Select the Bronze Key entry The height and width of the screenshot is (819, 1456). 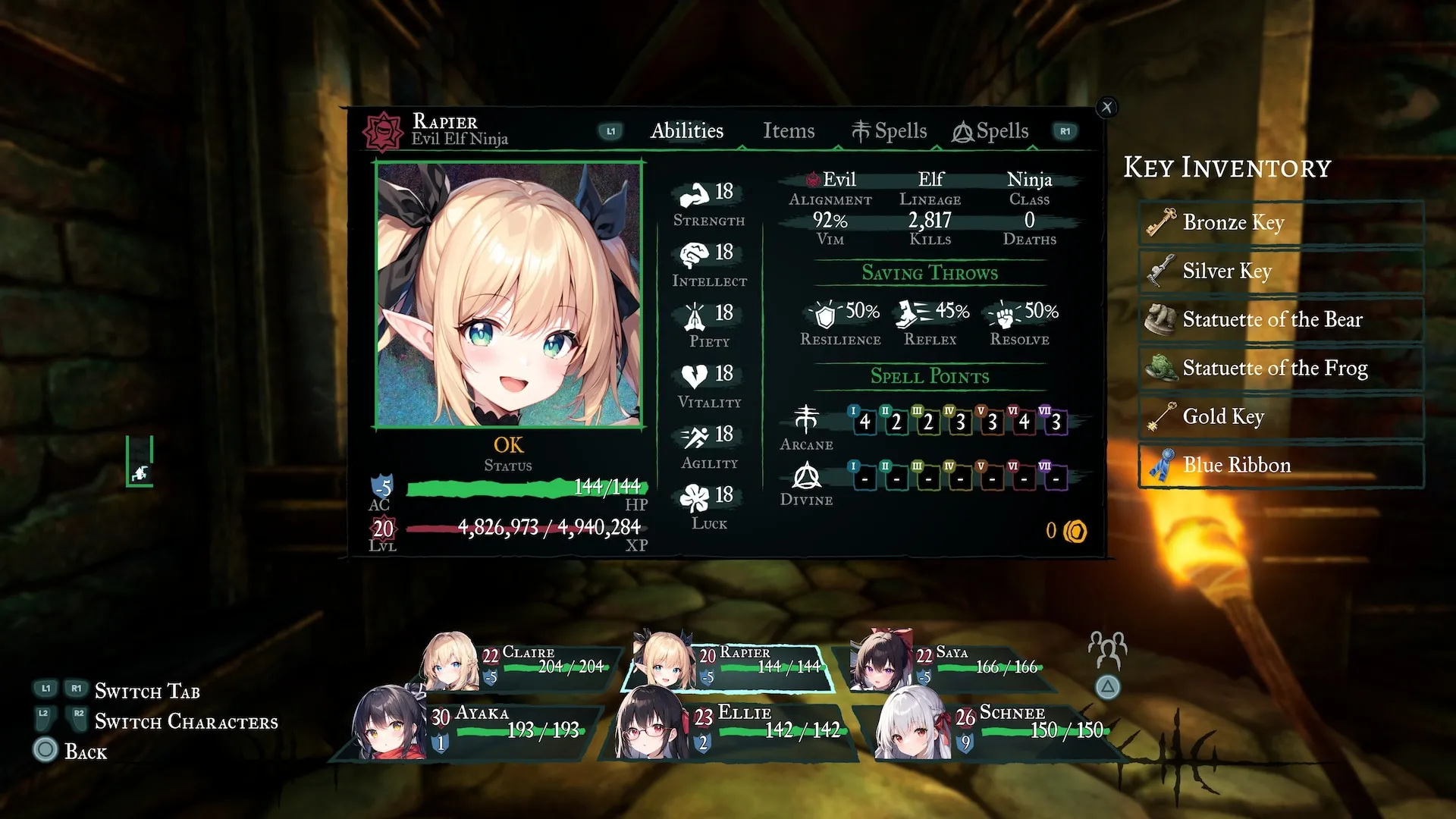pos(1281,222)
